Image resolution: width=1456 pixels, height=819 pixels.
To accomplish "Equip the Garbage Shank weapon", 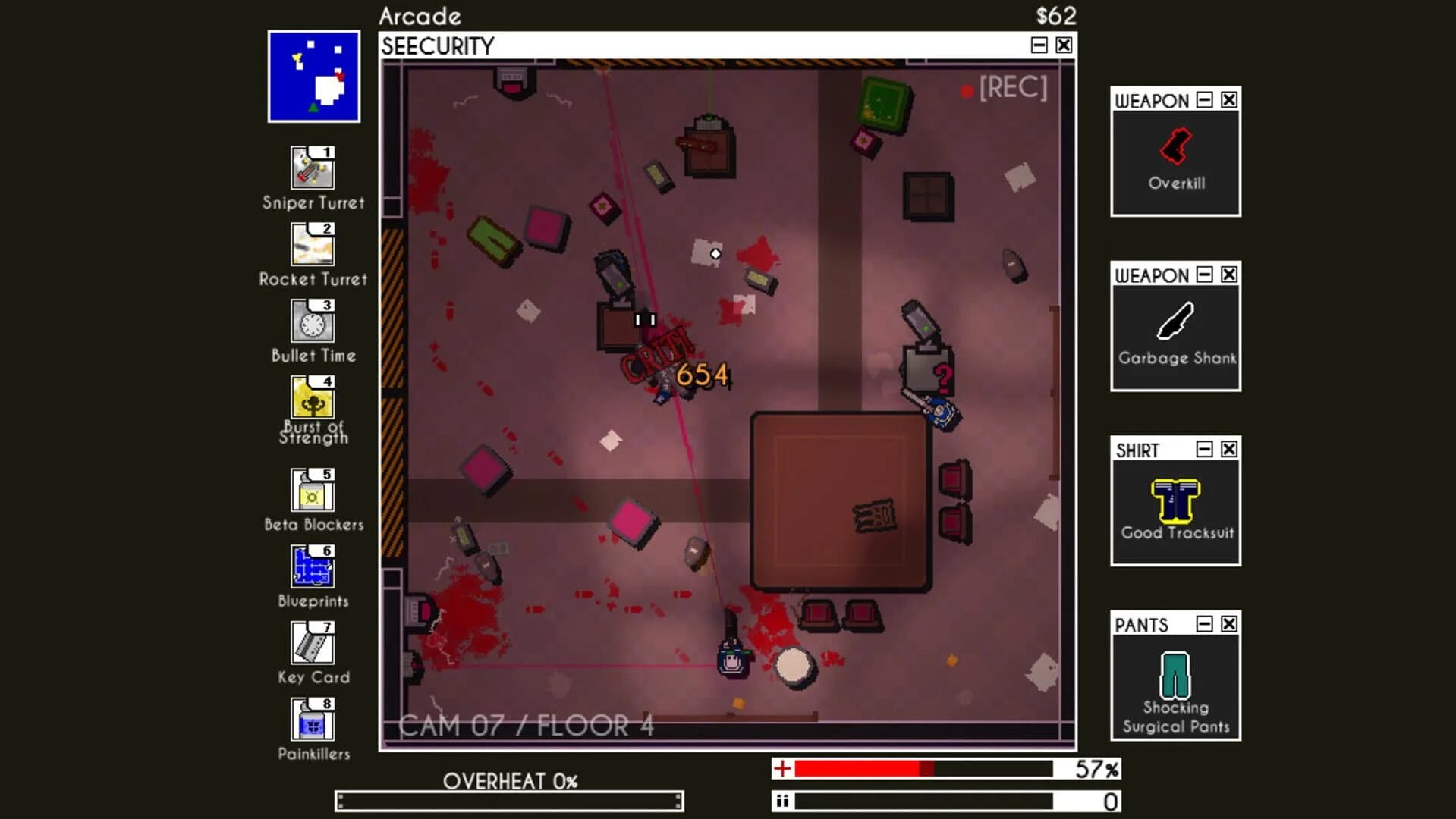I will click(1174, 322).
